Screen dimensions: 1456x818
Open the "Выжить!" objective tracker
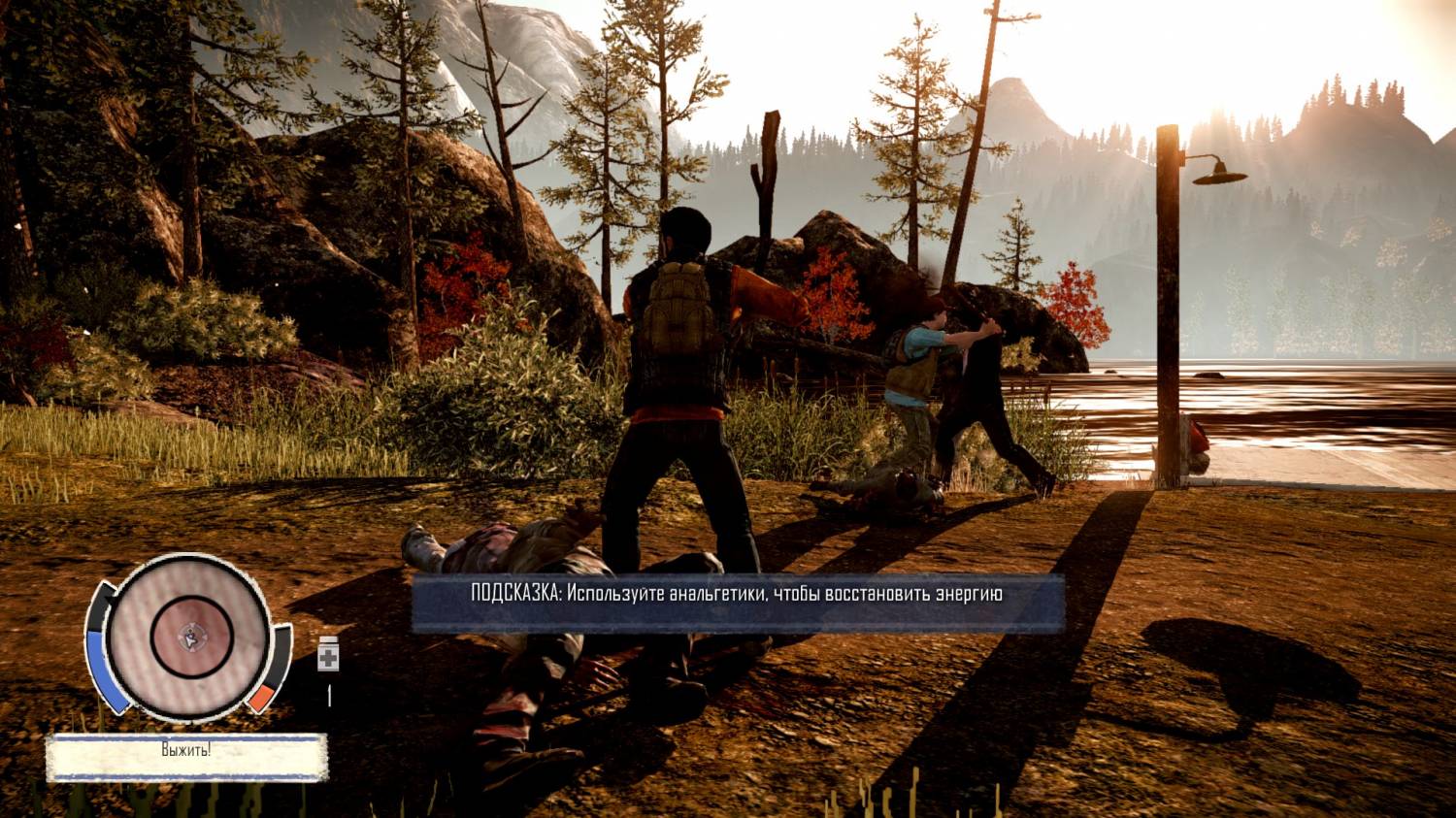click(186, 756)
